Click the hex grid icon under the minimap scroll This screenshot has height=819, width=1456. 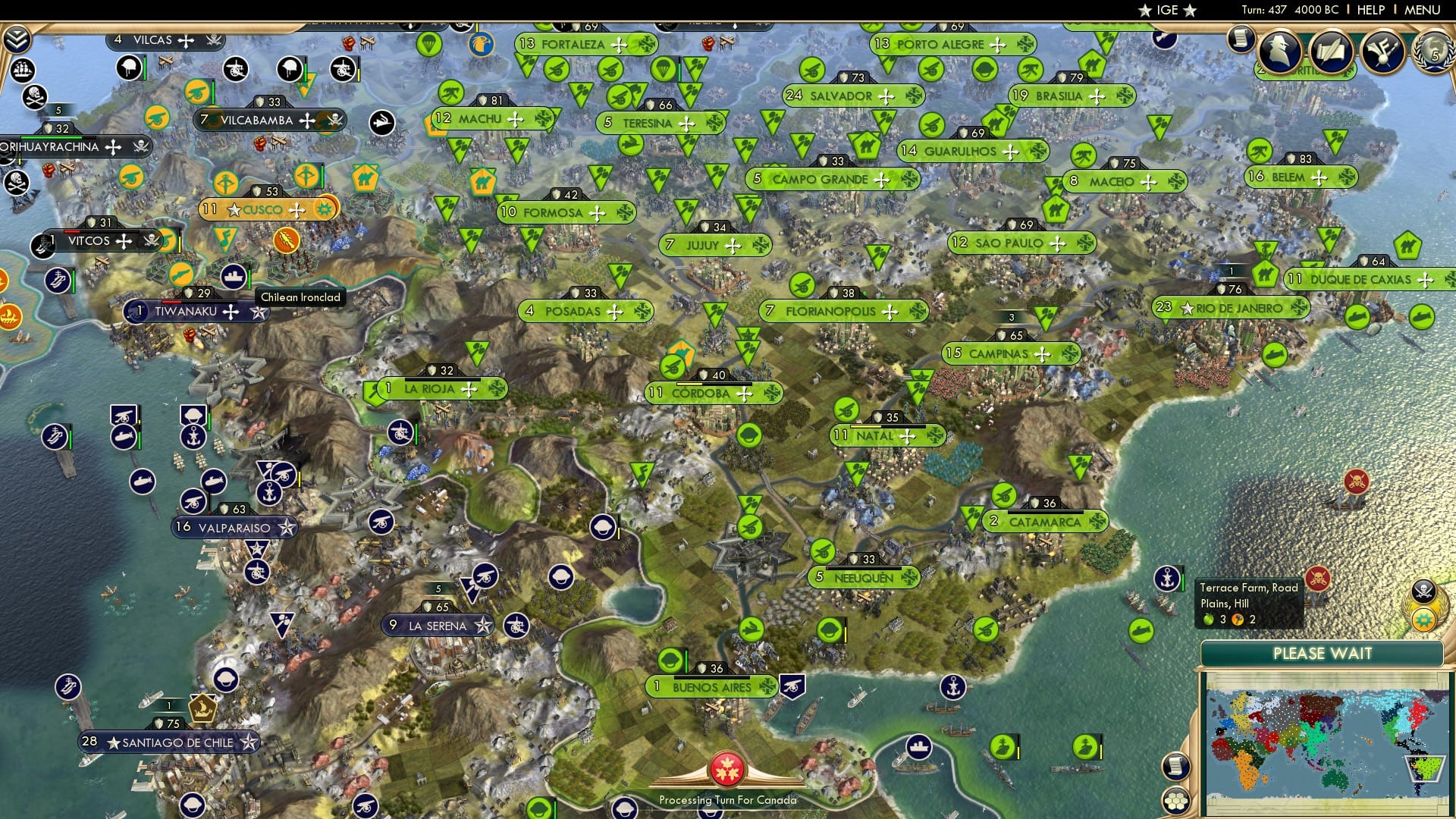click(x=1175, y=802)
